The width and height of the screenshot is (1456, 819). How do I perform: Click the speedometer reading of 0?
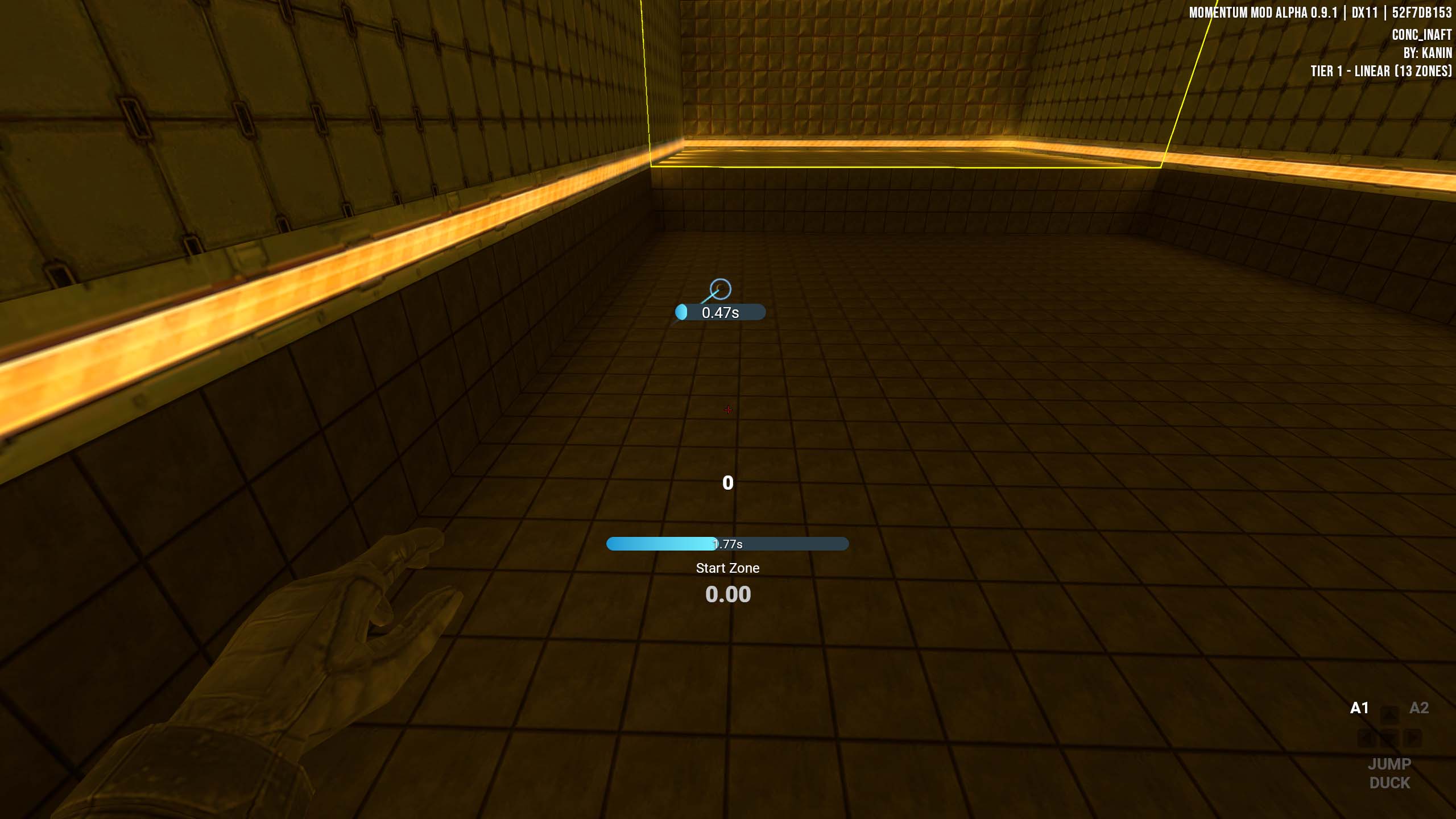click(728, 483)
